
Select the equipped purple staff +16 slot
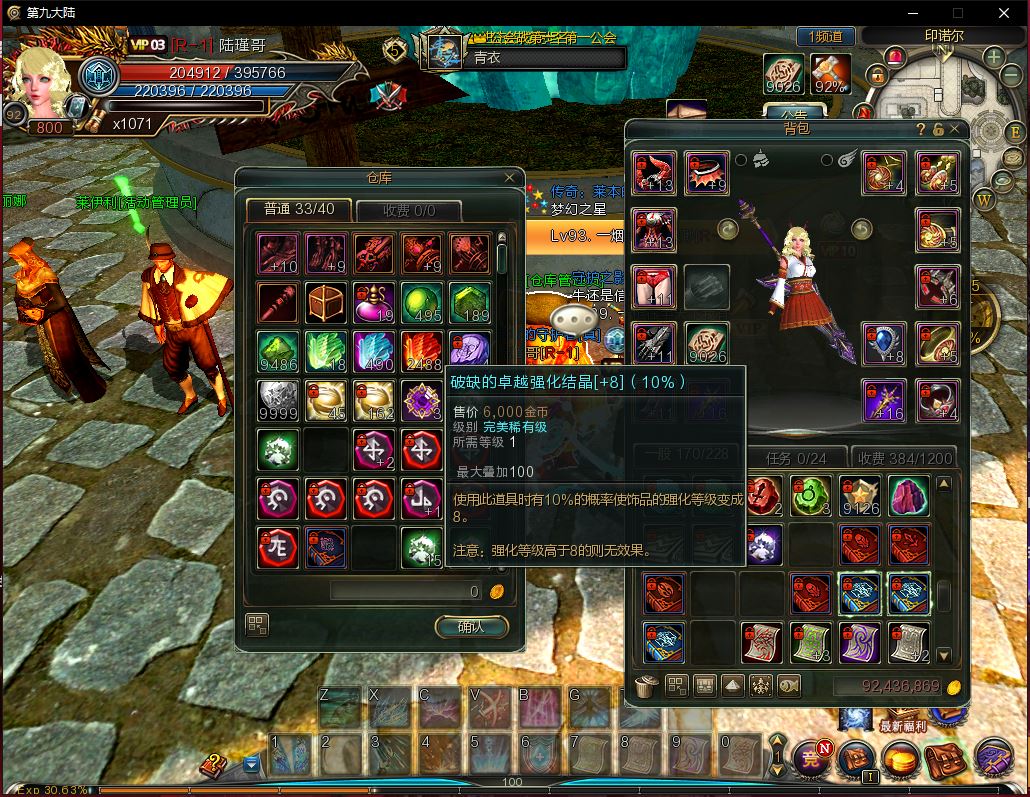tap(885, 400)
